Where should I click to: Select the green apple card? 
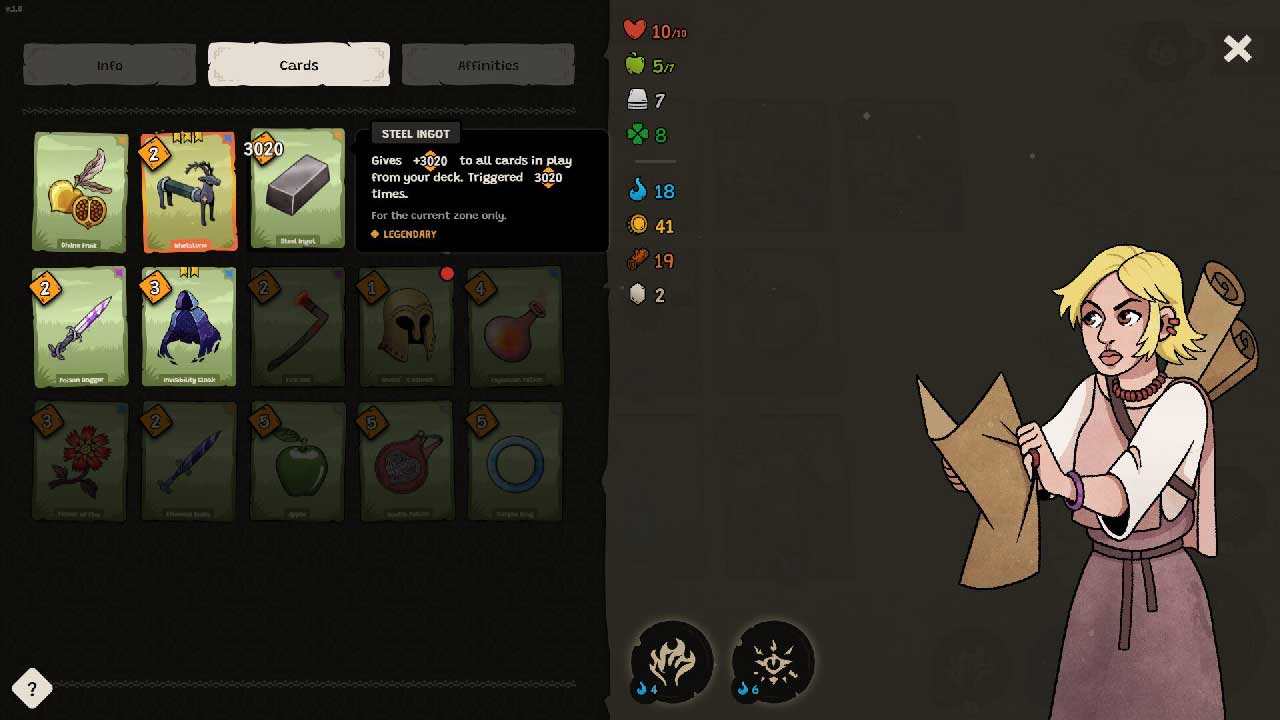(x=298, y=462)
